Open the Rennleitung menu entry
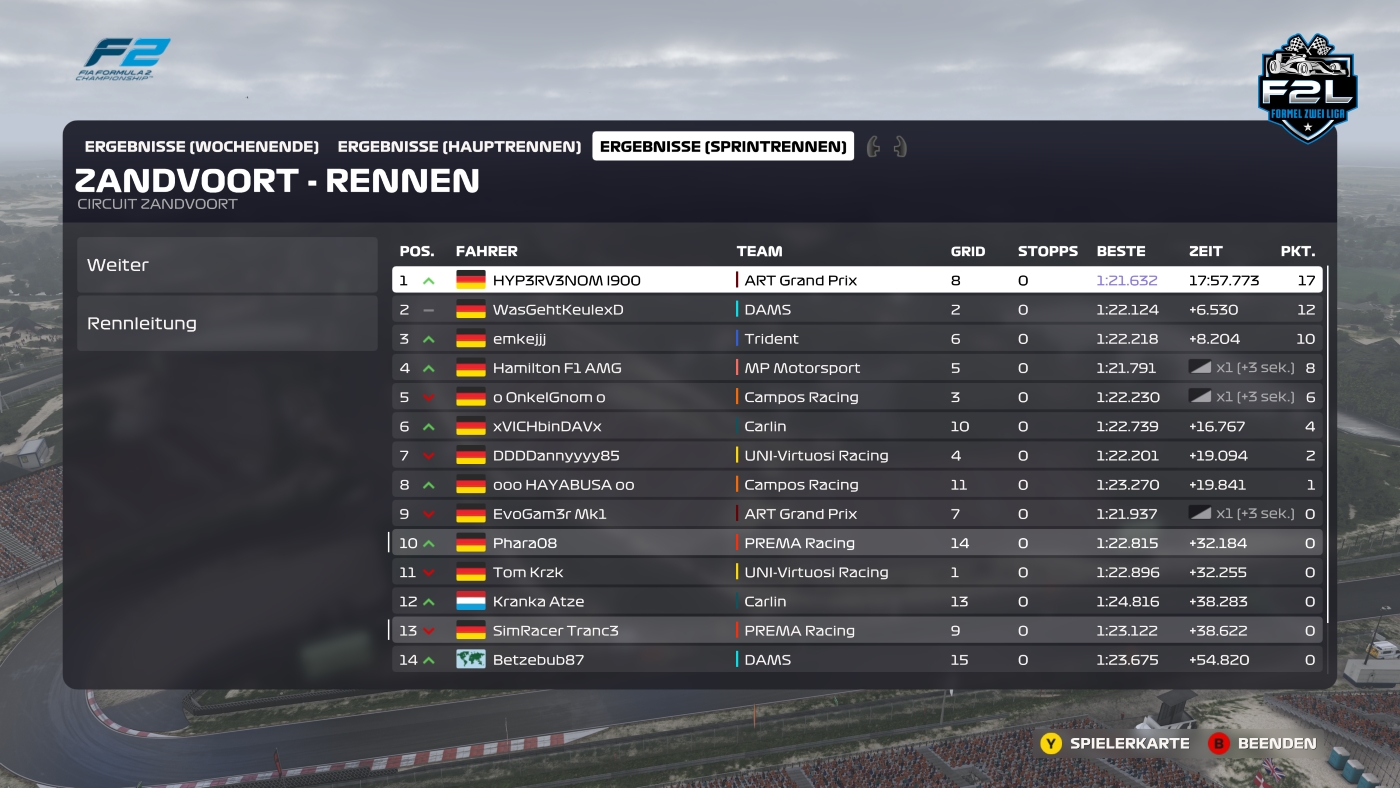 226,323
